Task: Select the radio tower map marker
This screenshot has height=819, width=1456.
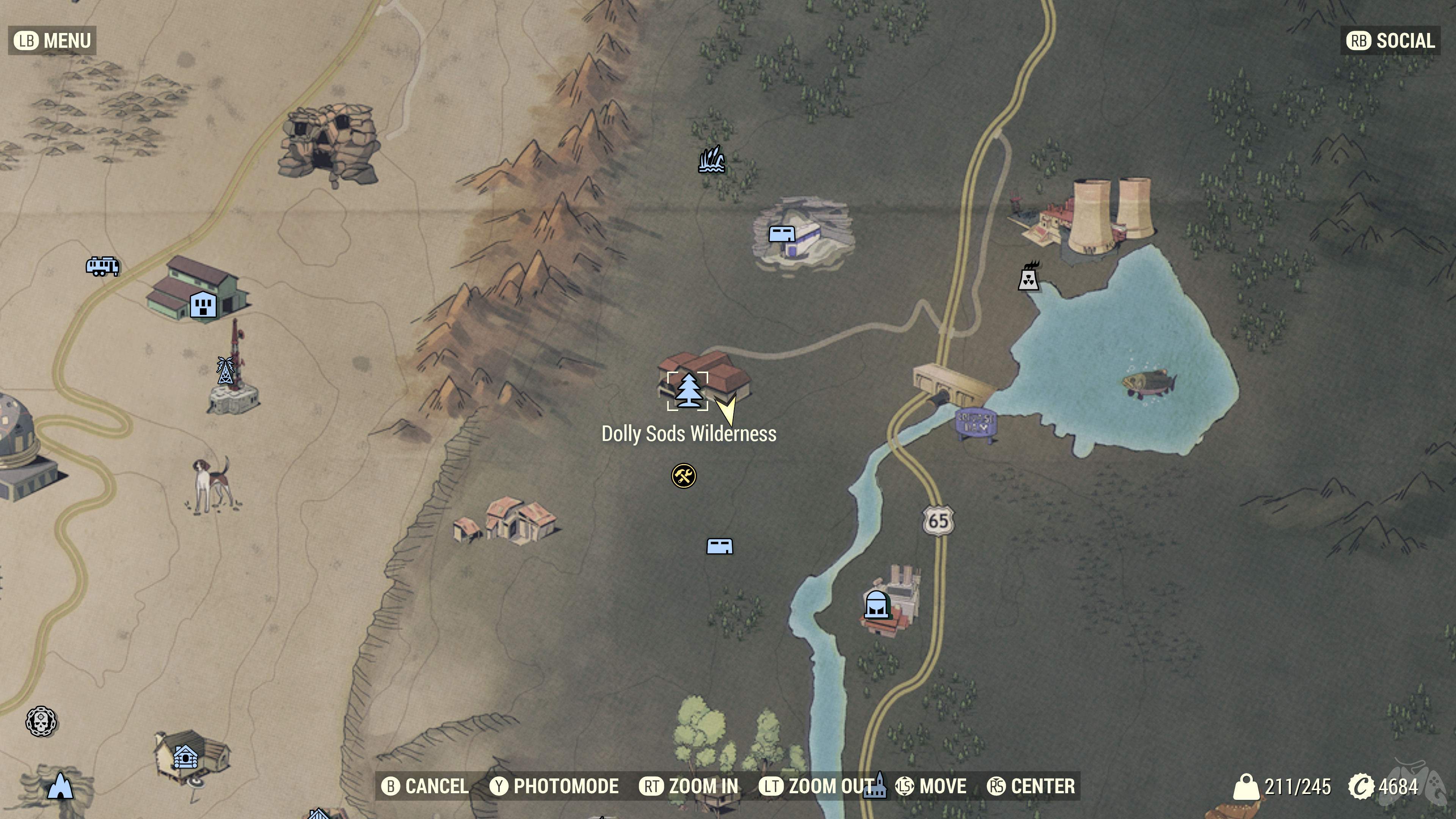Action: 225,371
